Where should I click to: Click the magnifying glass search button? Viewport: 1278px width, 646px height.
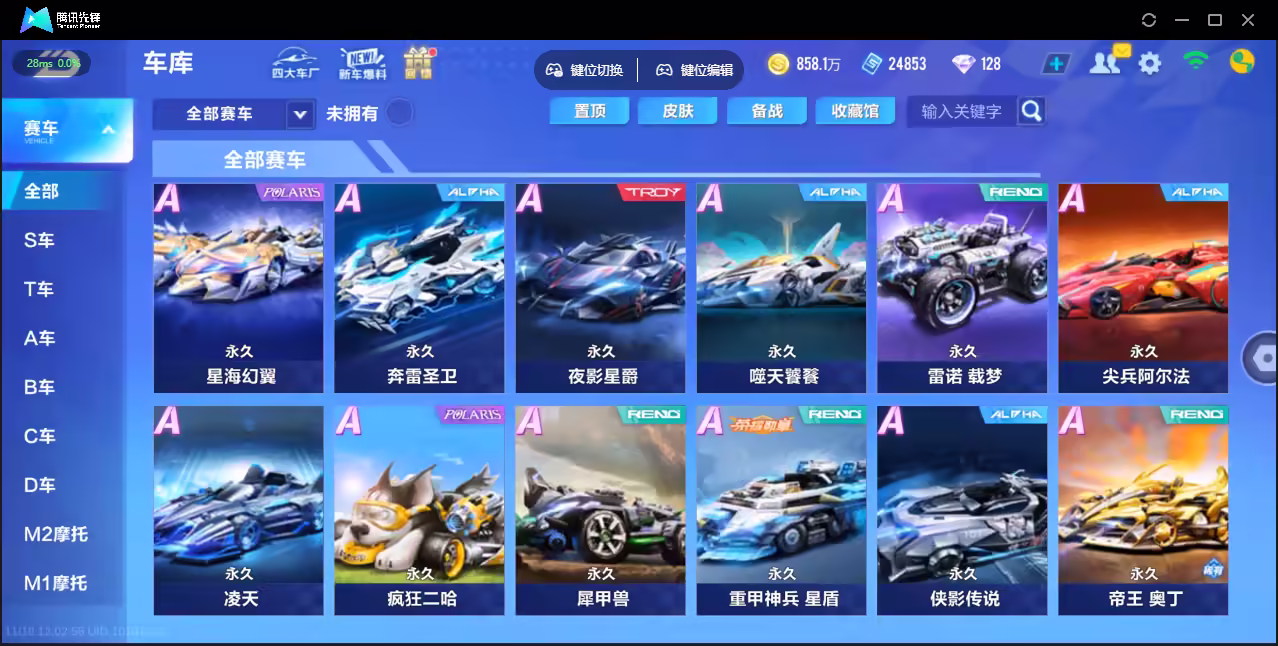point(1031,111)
